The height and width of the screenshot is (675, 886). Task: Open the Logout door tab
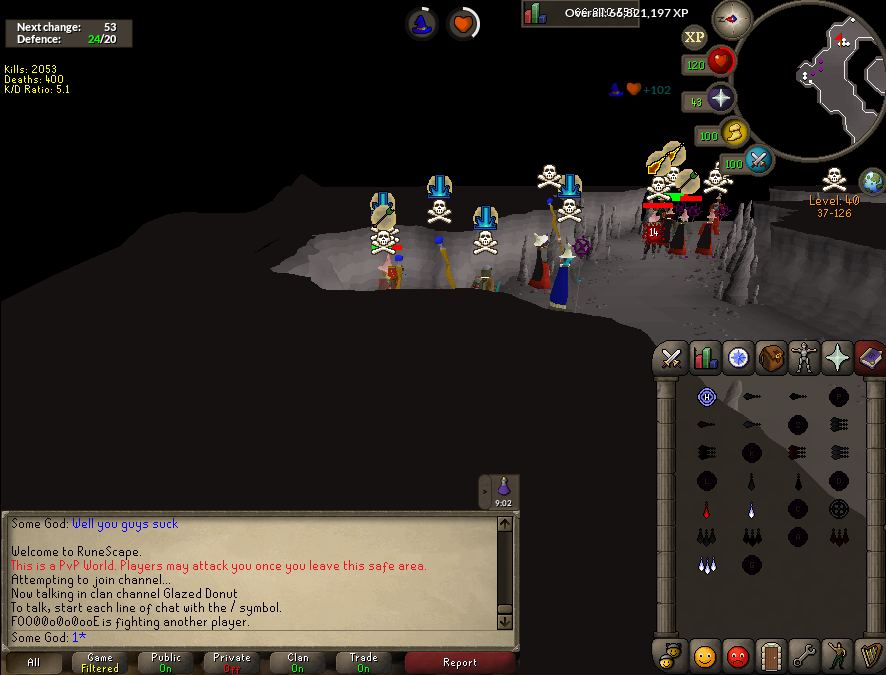click(771, 656)
